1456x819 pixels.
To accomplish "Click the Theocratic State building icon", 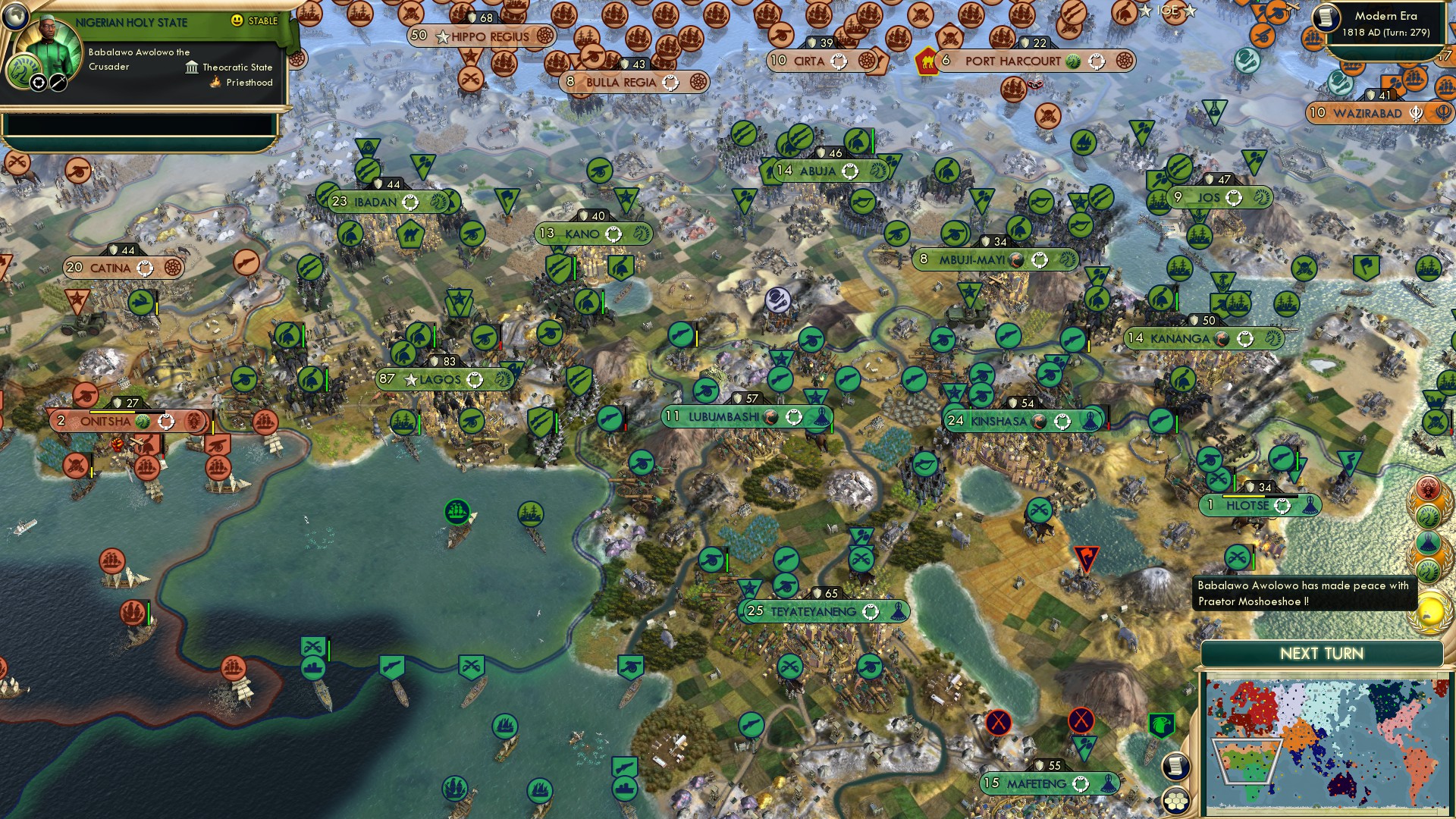I will pyautogui.click(x=191, y=67).
